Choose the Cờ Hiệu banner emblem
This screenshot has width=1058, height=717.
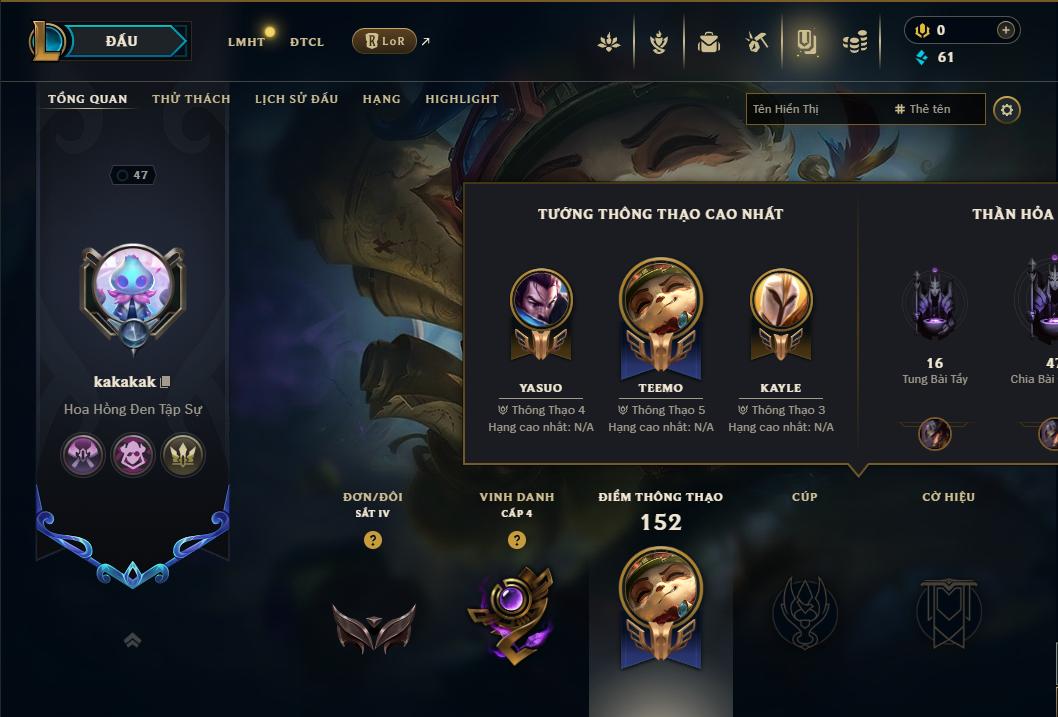[x=948, y=612]
